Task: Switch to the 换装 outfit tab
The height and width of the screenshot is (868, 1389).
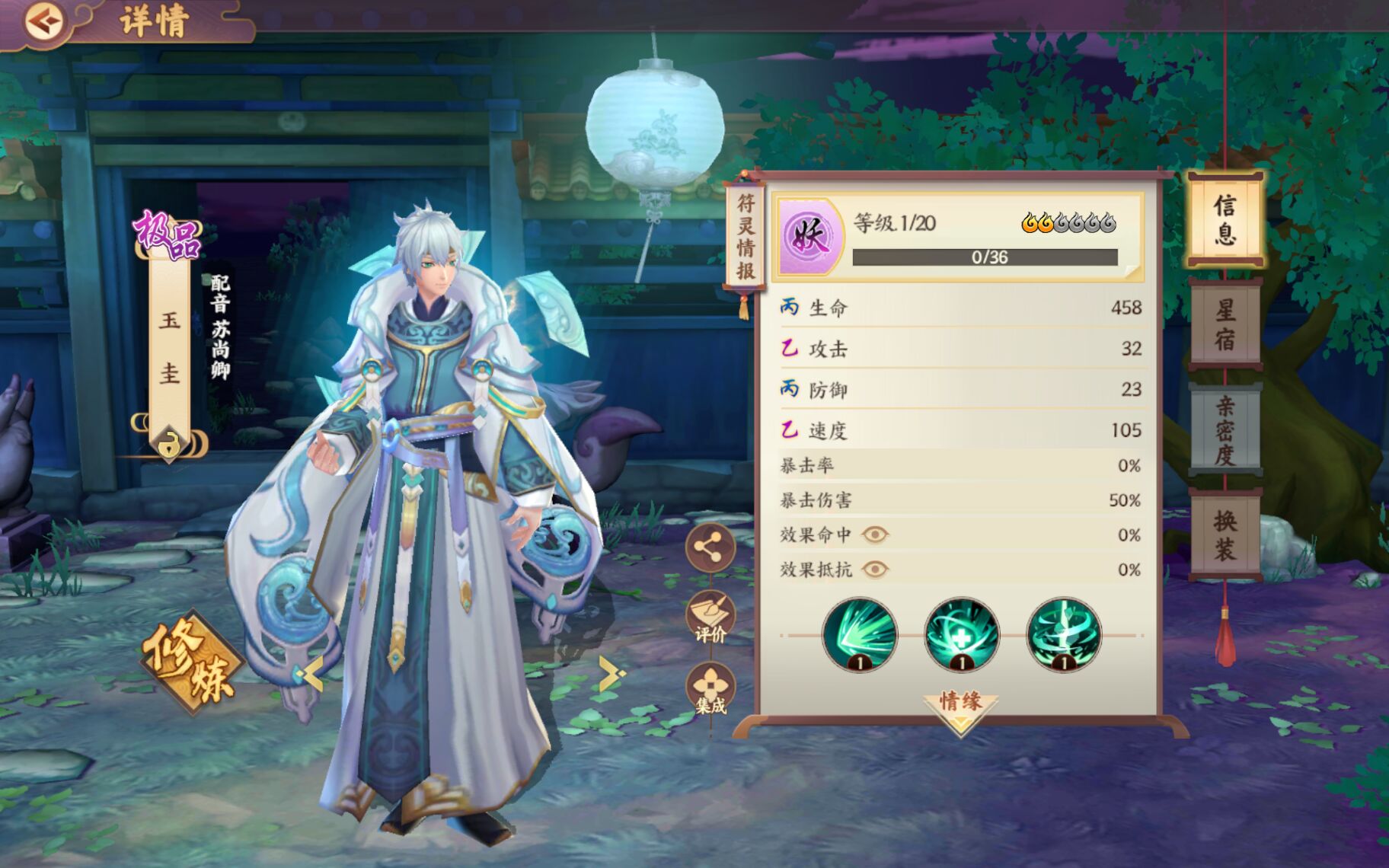Action: tap(1225, 535)
